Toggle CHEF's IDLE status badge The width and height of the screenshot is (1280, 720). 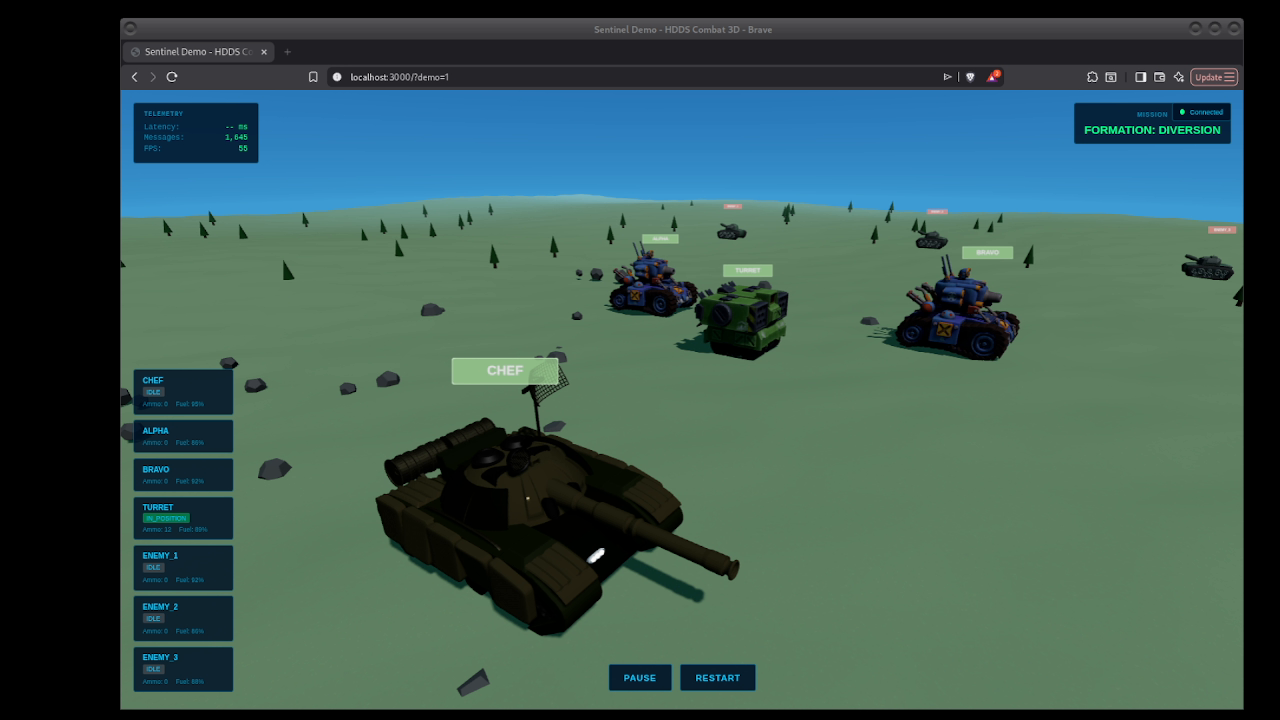152,392
